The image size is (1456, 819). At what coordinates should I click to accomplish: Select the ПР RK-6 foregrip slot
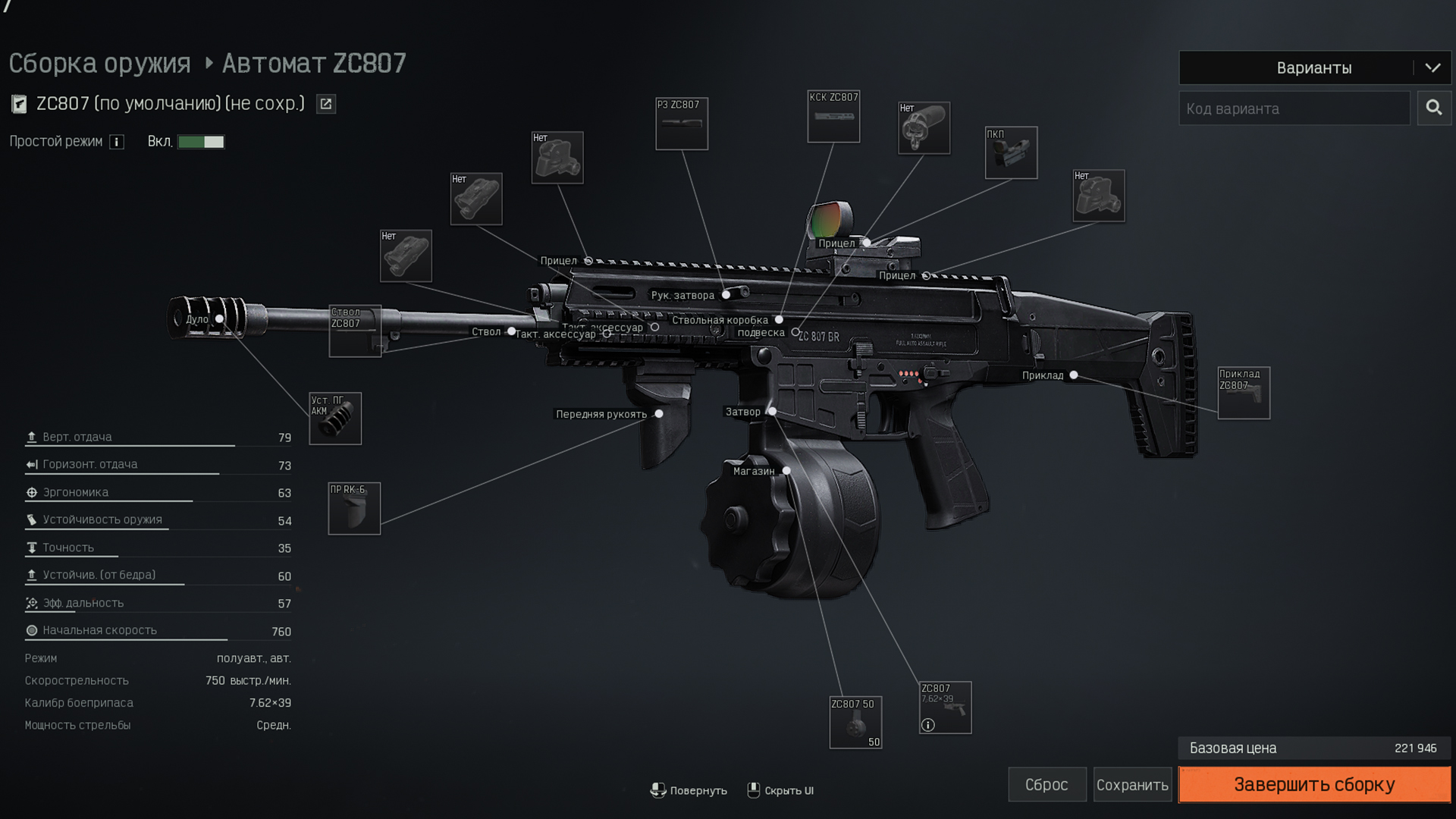354,509
